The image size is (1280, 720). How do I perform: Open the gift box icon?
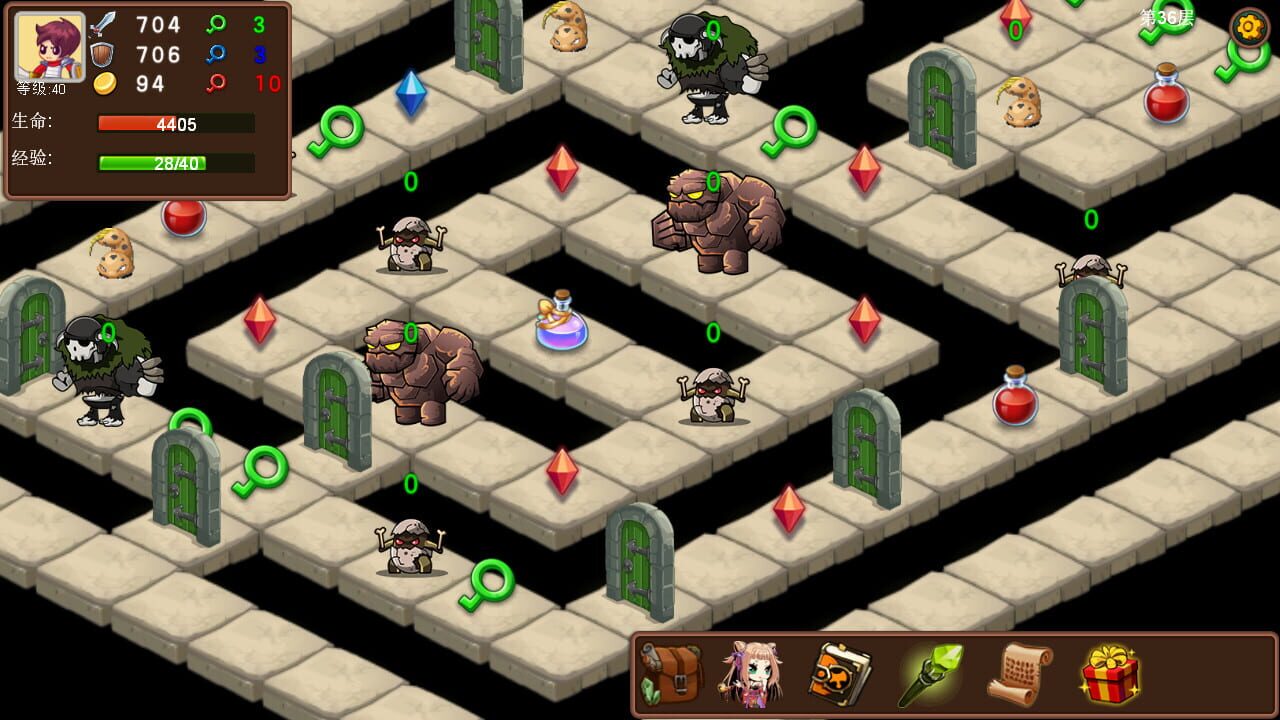pos(1108,673)
